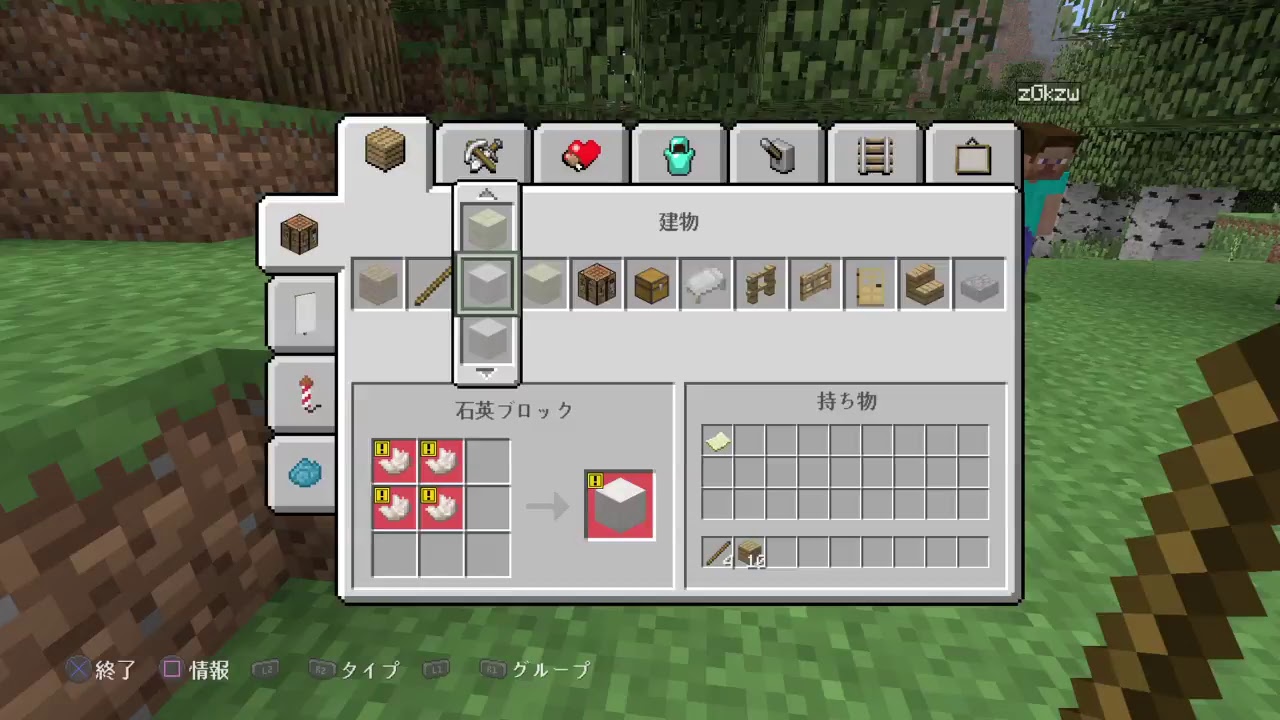Select the oak stairs item
Image resolution: width=1280 pixels, height=720 pixels.
tap(923, 284)
